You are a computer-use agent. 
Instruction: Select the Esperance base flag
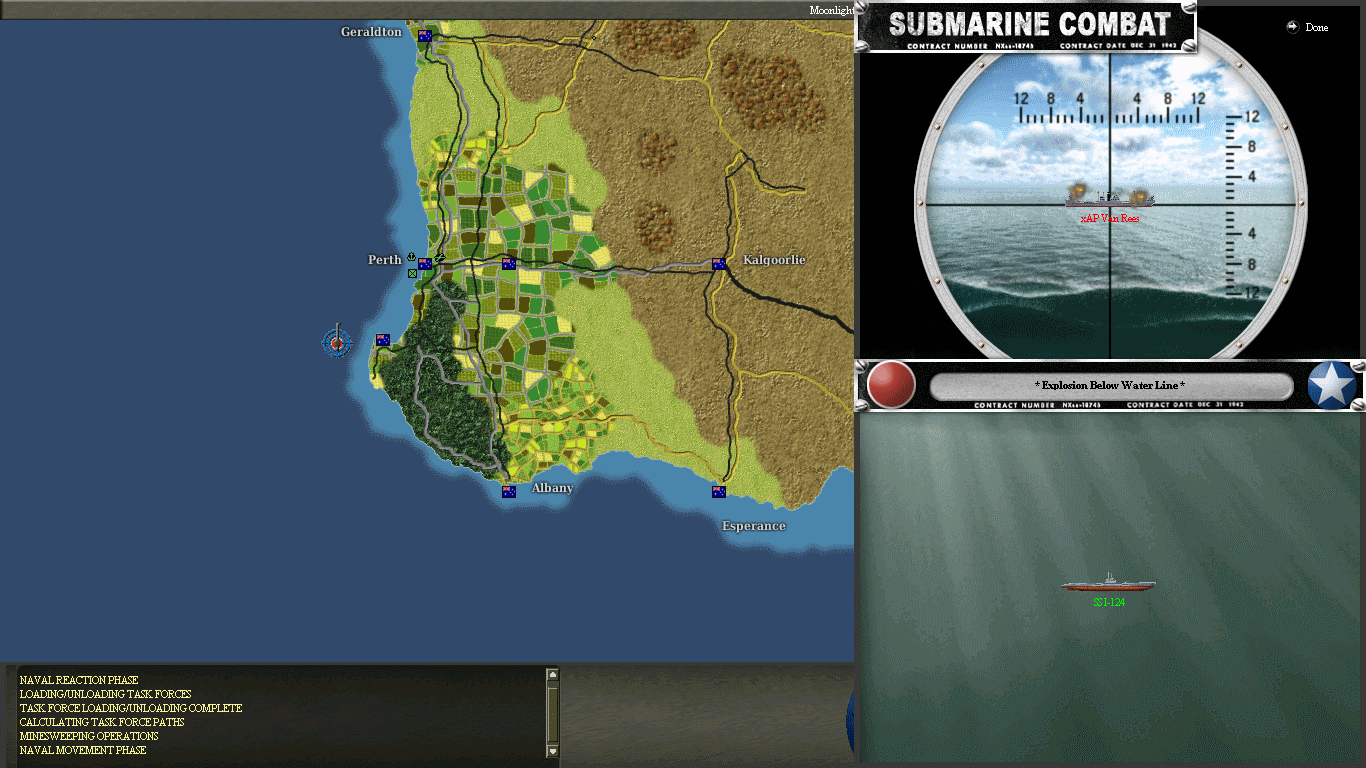pyautogui.click(x=719, y=490)
